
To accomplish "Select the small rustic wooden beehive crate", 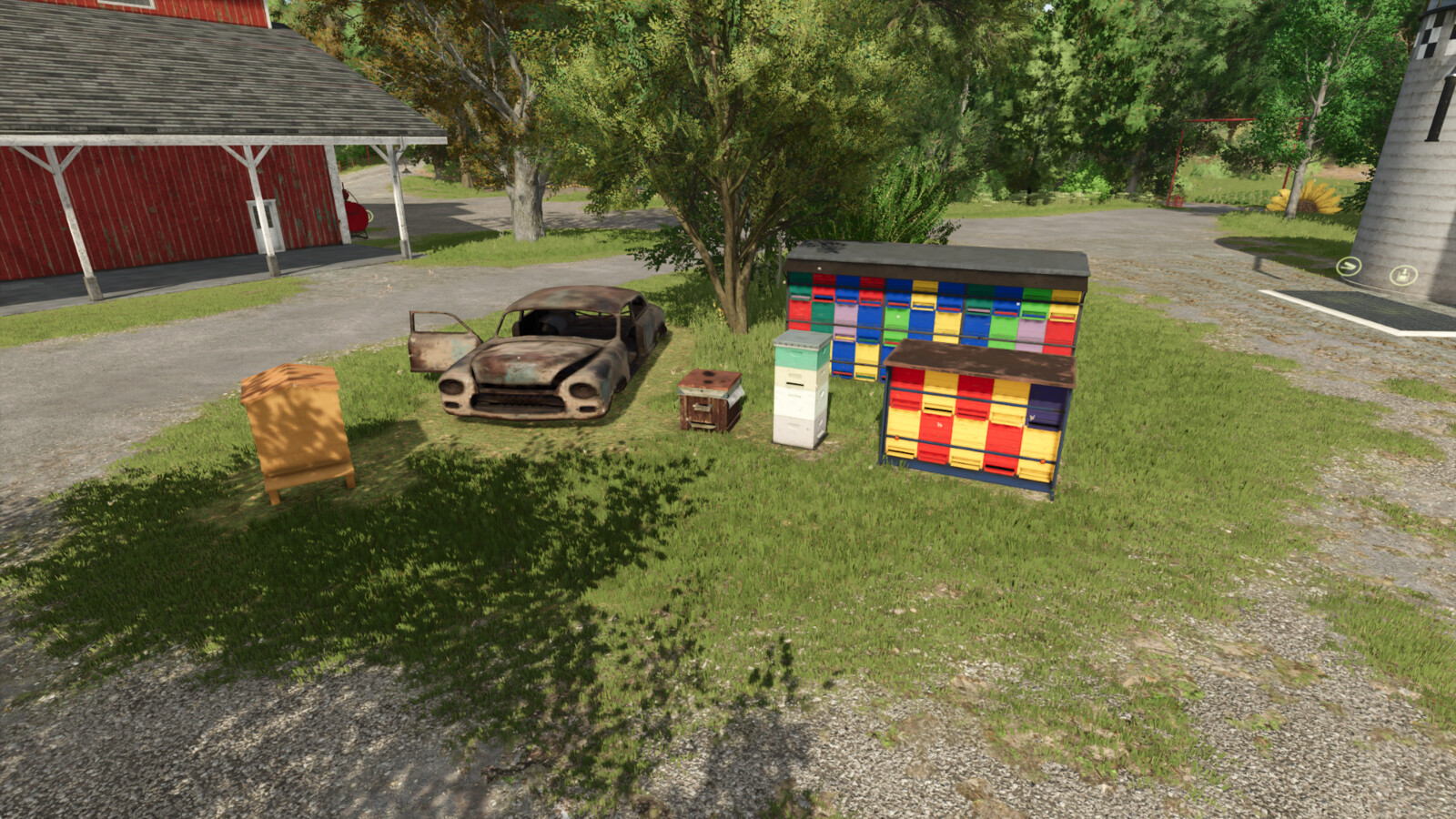I will click(x=710, y=400).
